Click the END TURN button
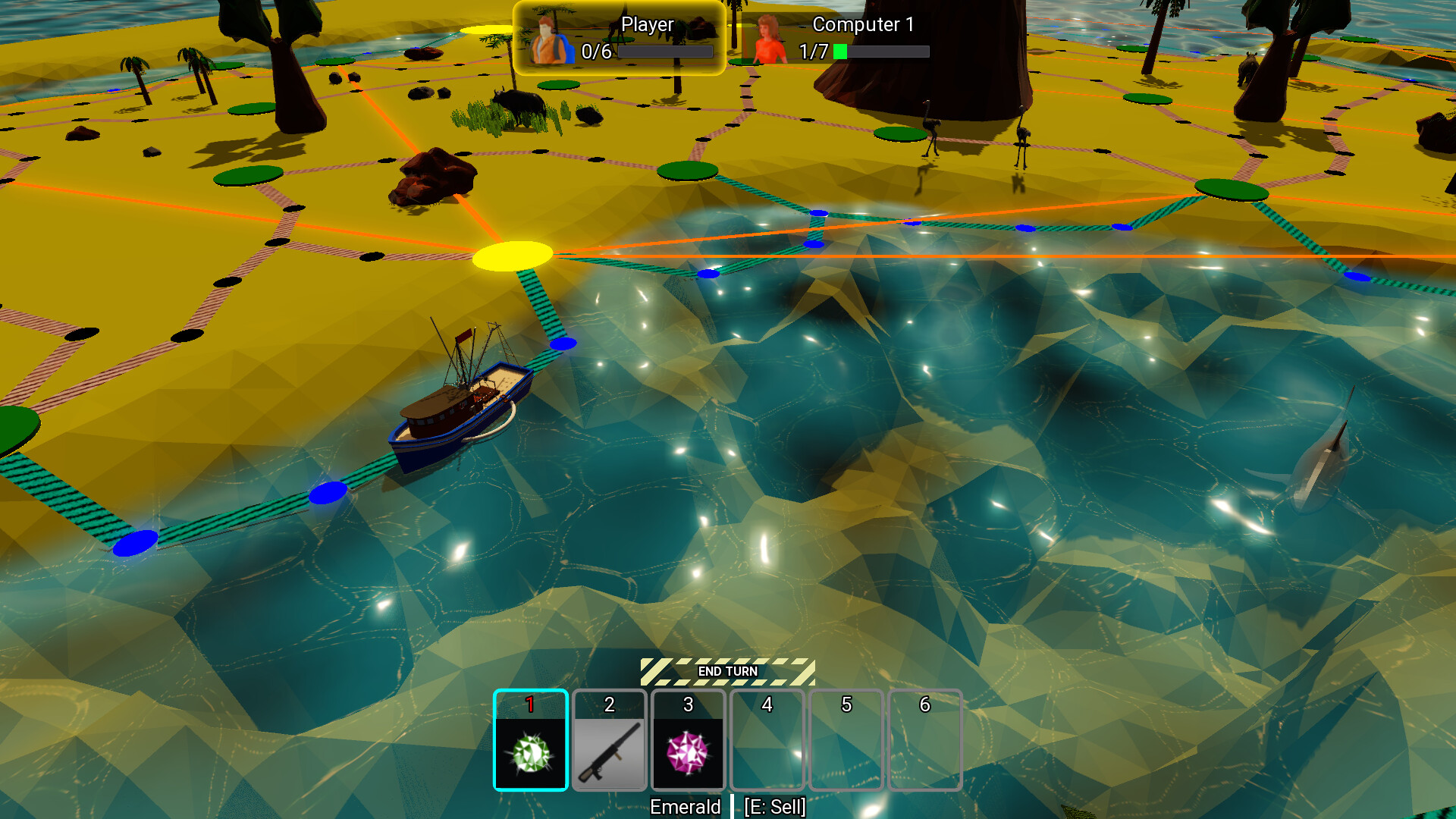This screenshot has width=1456, height=819. point(729,670)
